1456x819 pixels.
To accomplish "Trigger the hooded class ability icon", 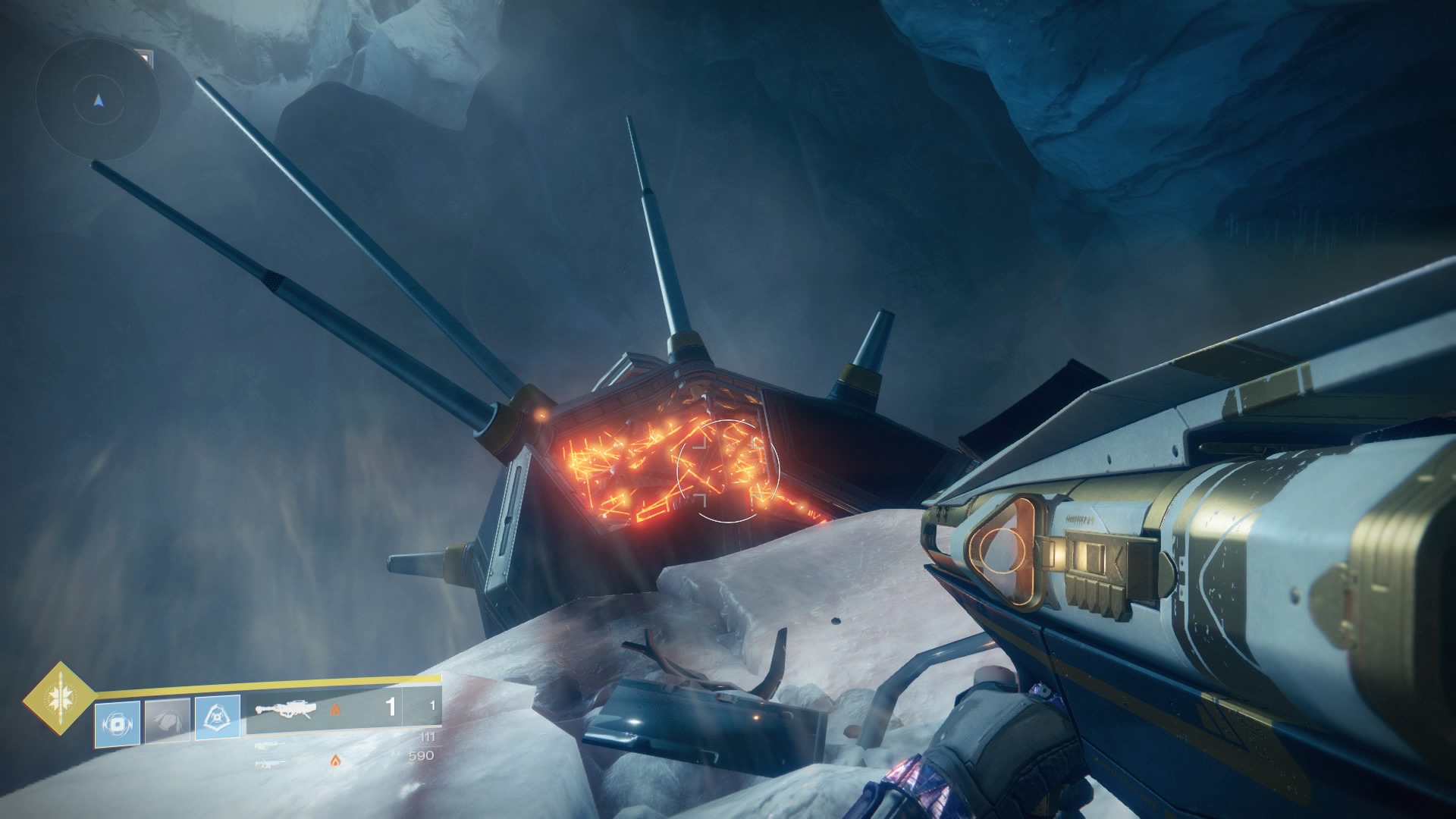I will coord(218,718).
